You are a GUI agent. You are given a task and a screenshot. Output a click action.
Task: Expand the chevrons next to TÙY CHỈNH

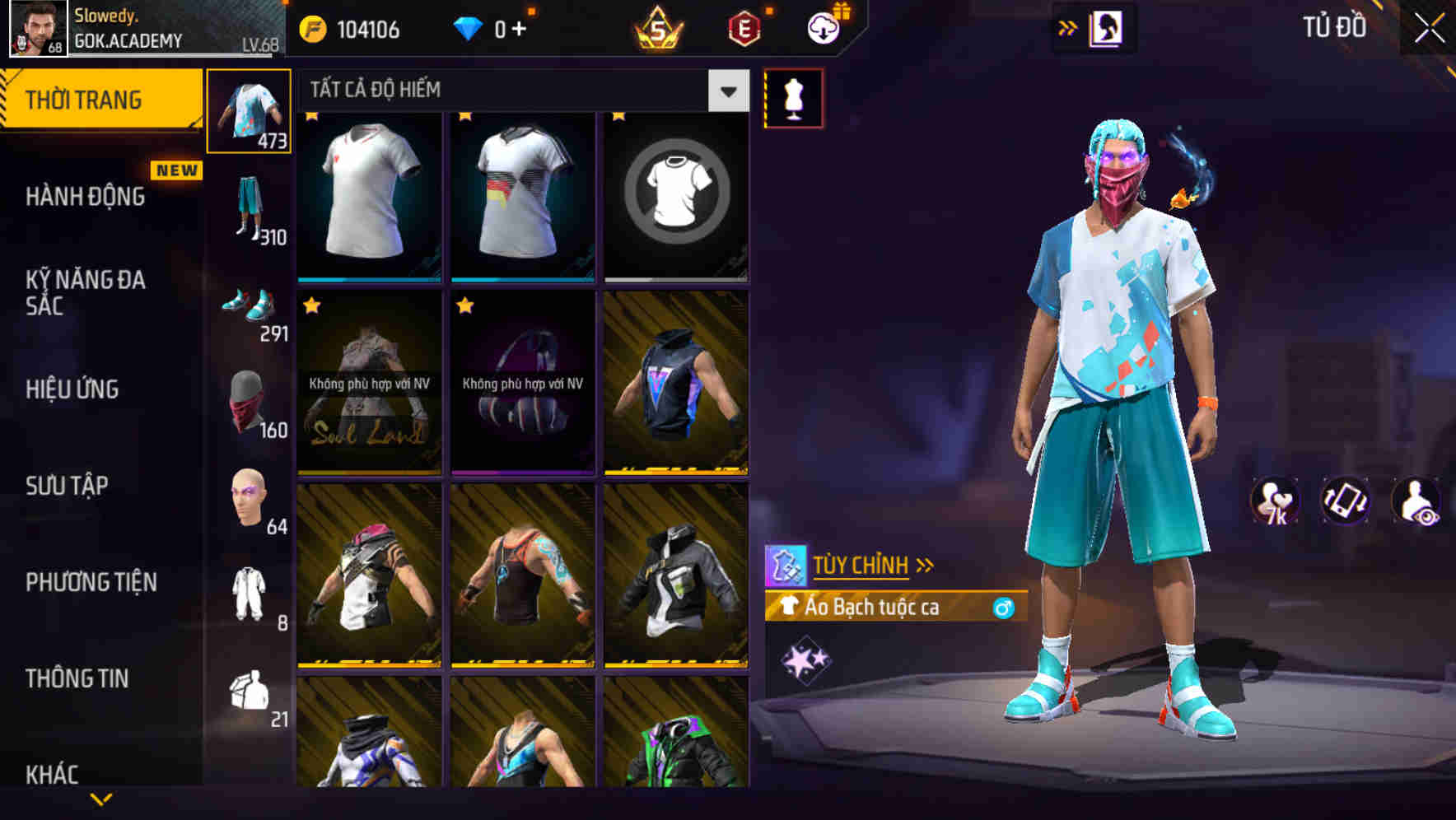[925, 563]
